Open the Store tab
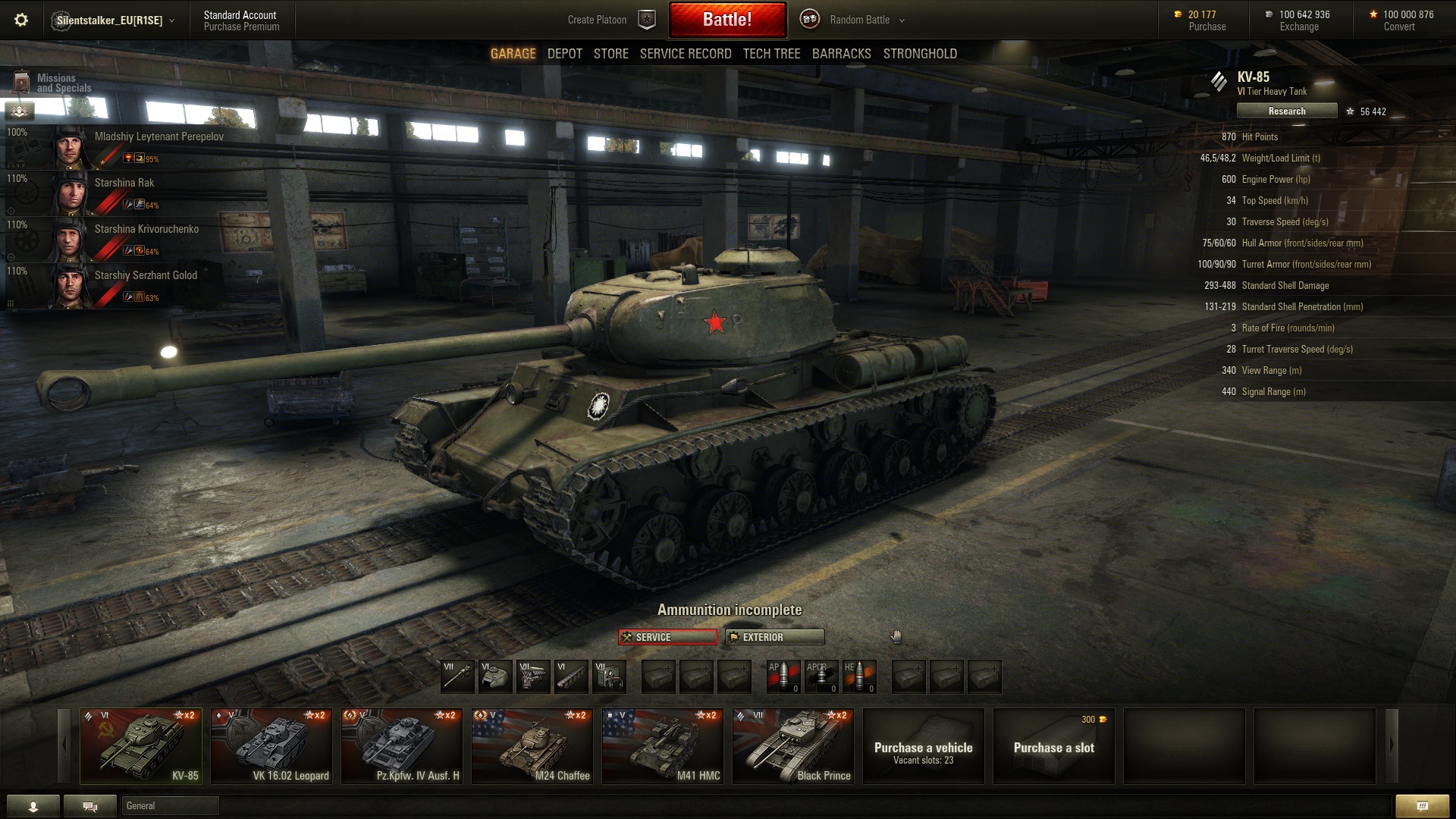The width and height of the screenshot is (1456, 819). coord(610,54)
